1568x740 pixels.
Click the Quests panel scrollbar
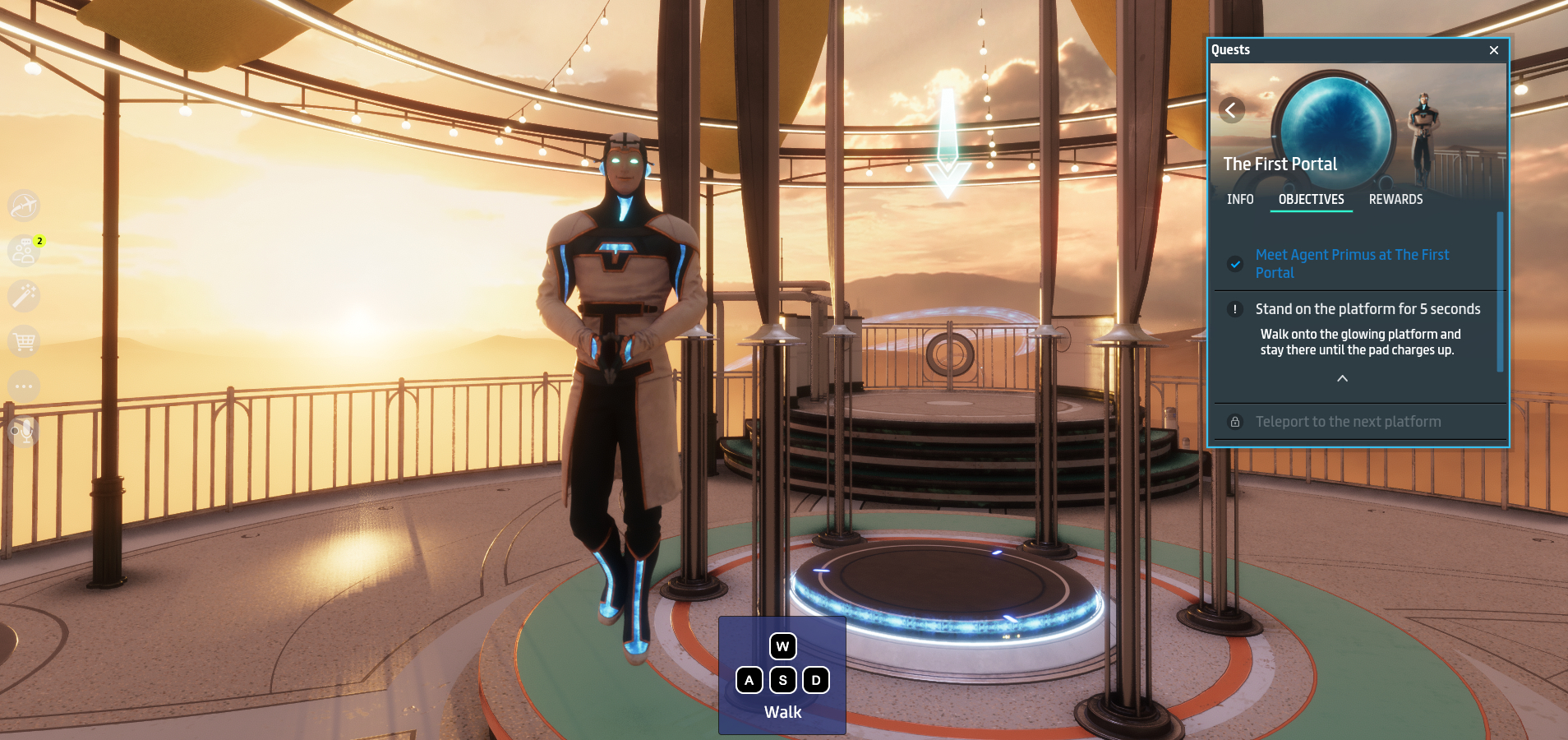pos(1500,292)
